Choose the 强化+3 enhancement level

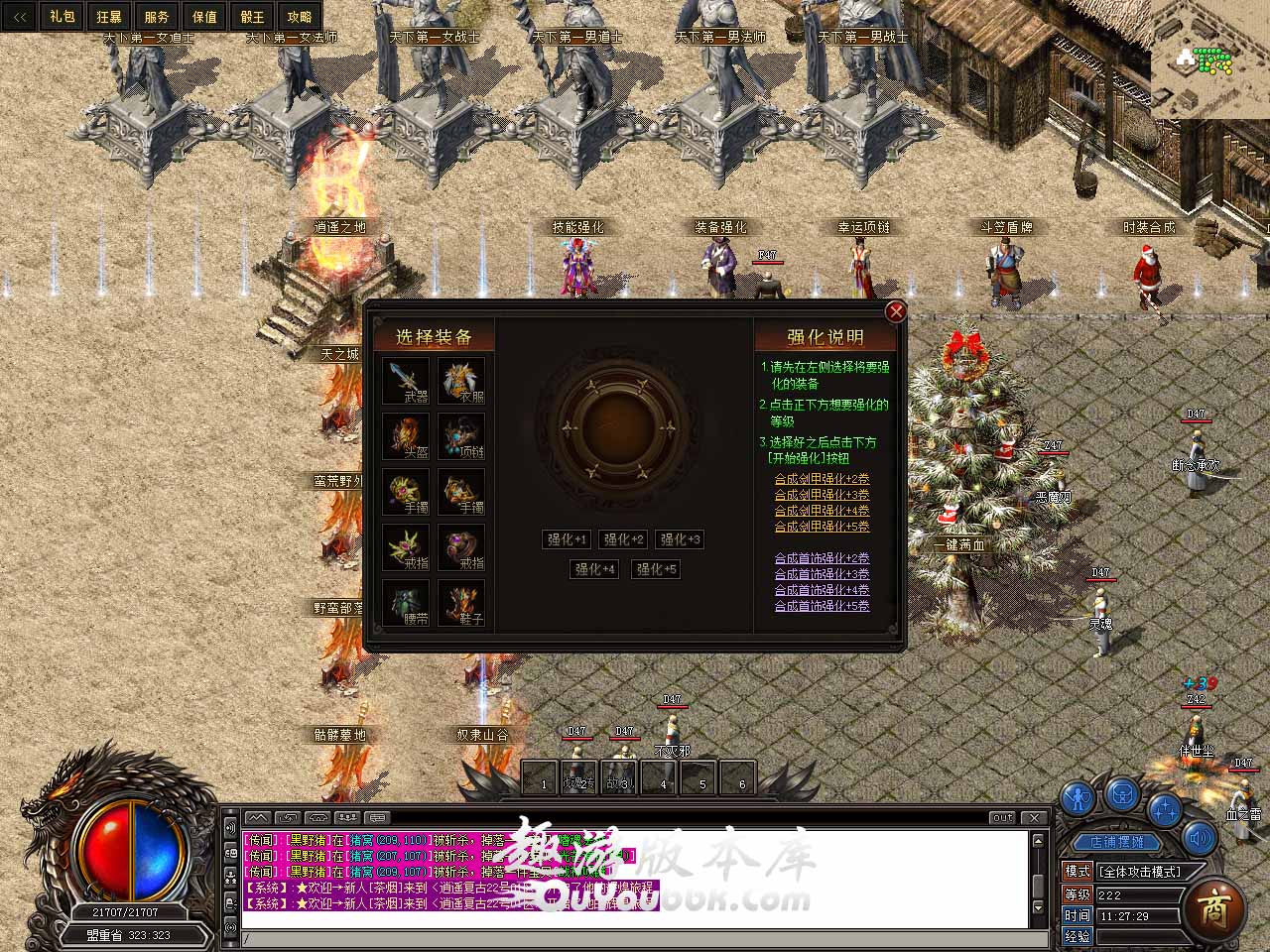(x=681, y=539)
